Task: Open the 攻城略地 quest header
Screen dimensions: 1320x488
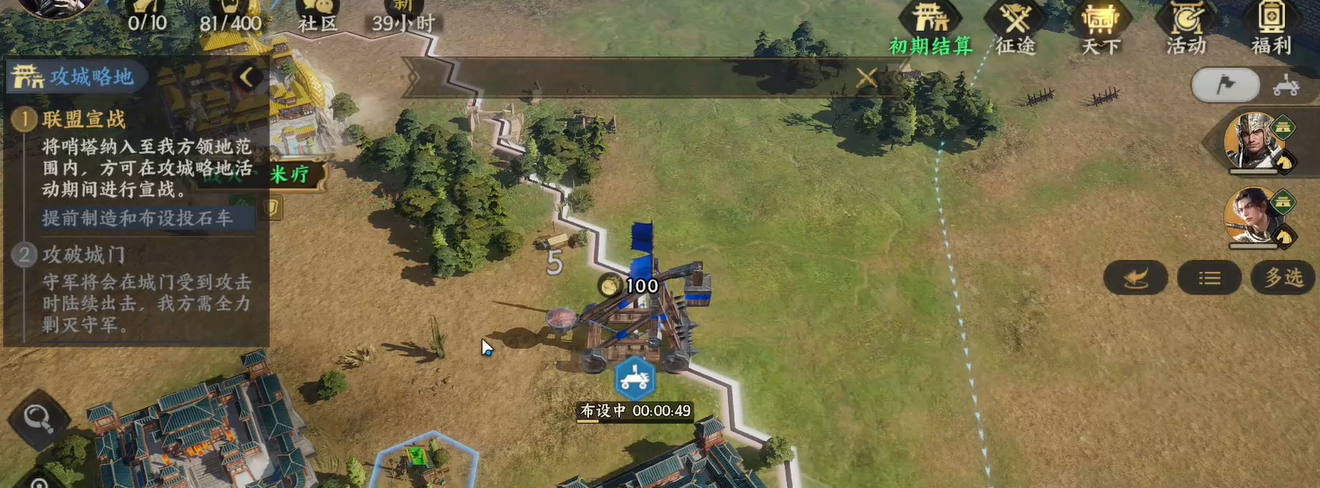Action: (x=80, y=77)
